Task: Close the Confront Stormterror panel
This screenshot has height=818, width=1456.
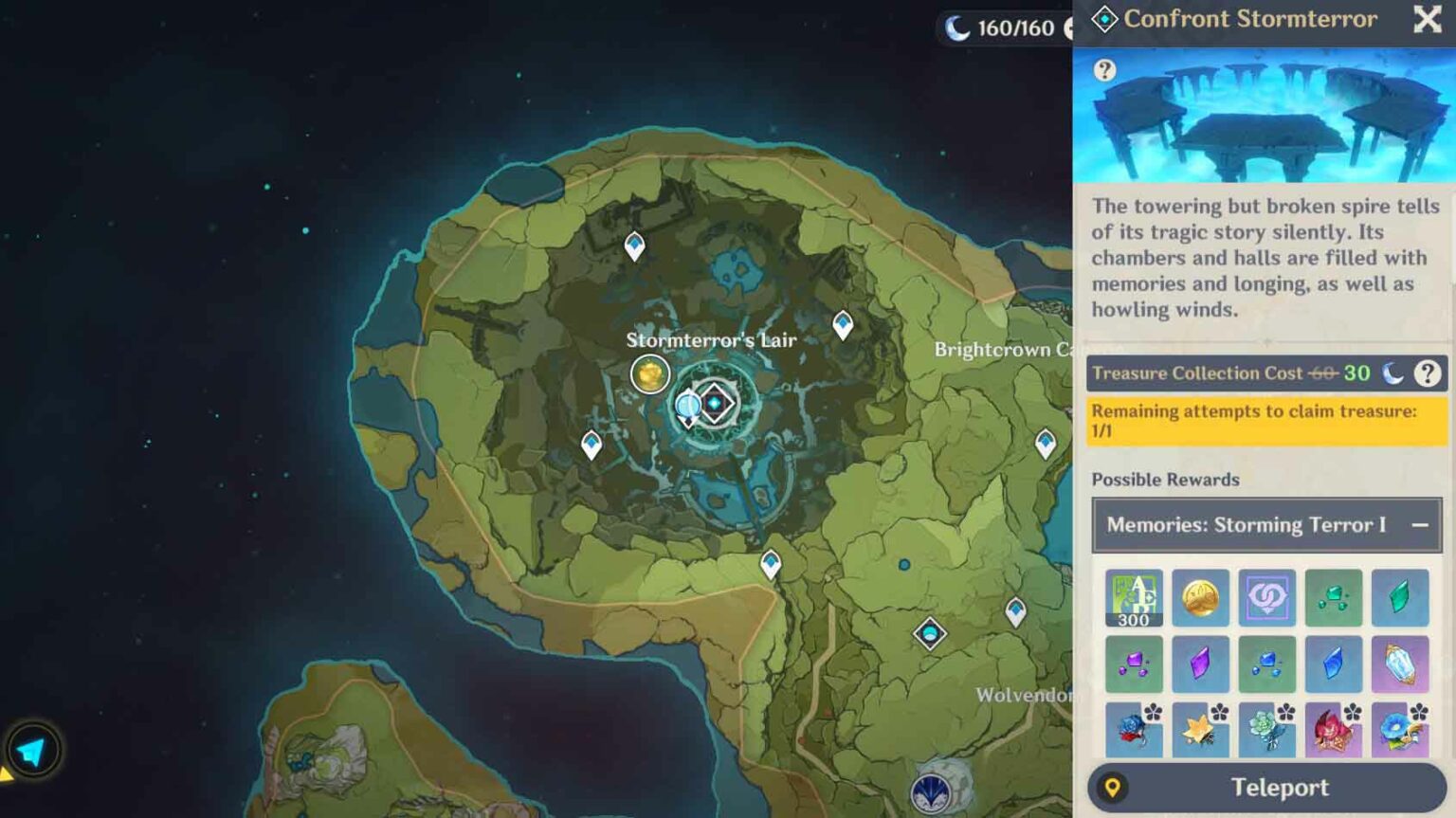Action: [x=1426, y=19]
